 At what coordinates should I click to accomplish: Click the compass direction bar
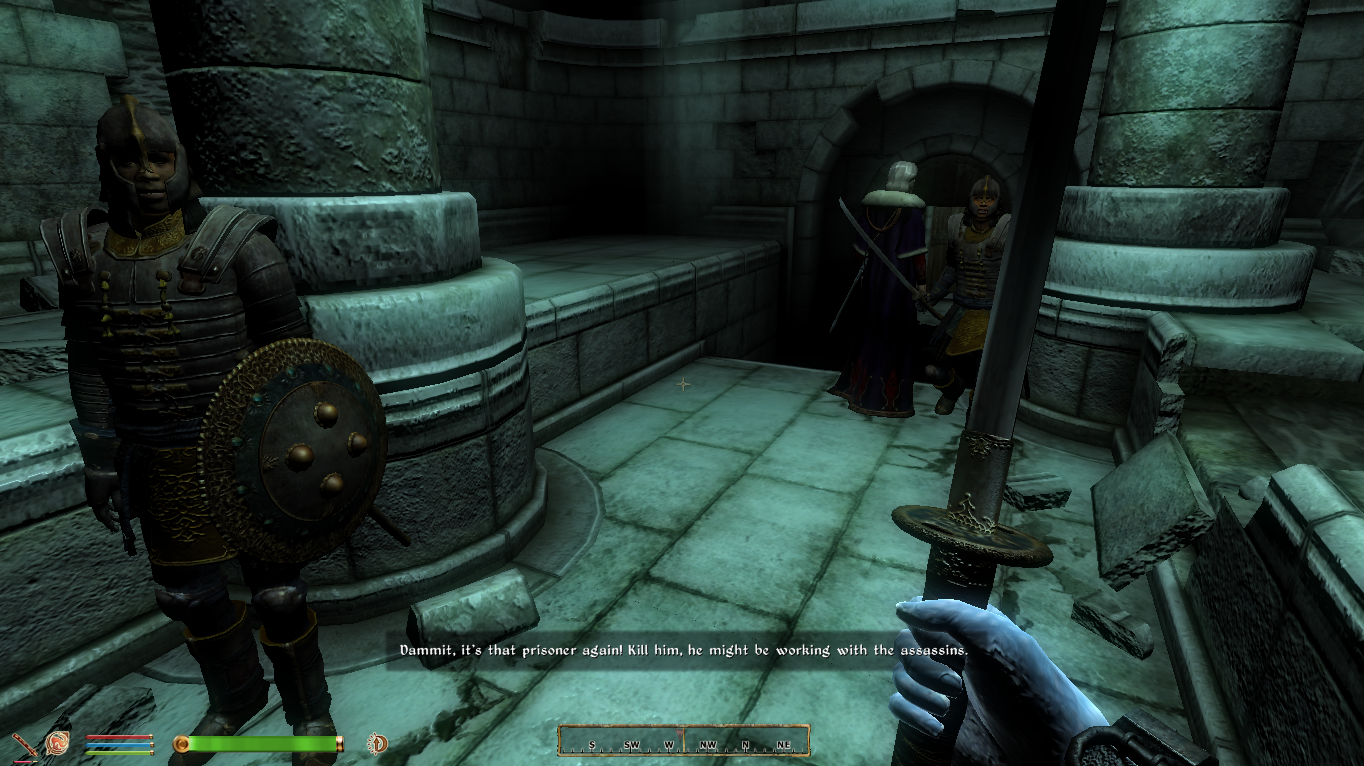(683, 741)
